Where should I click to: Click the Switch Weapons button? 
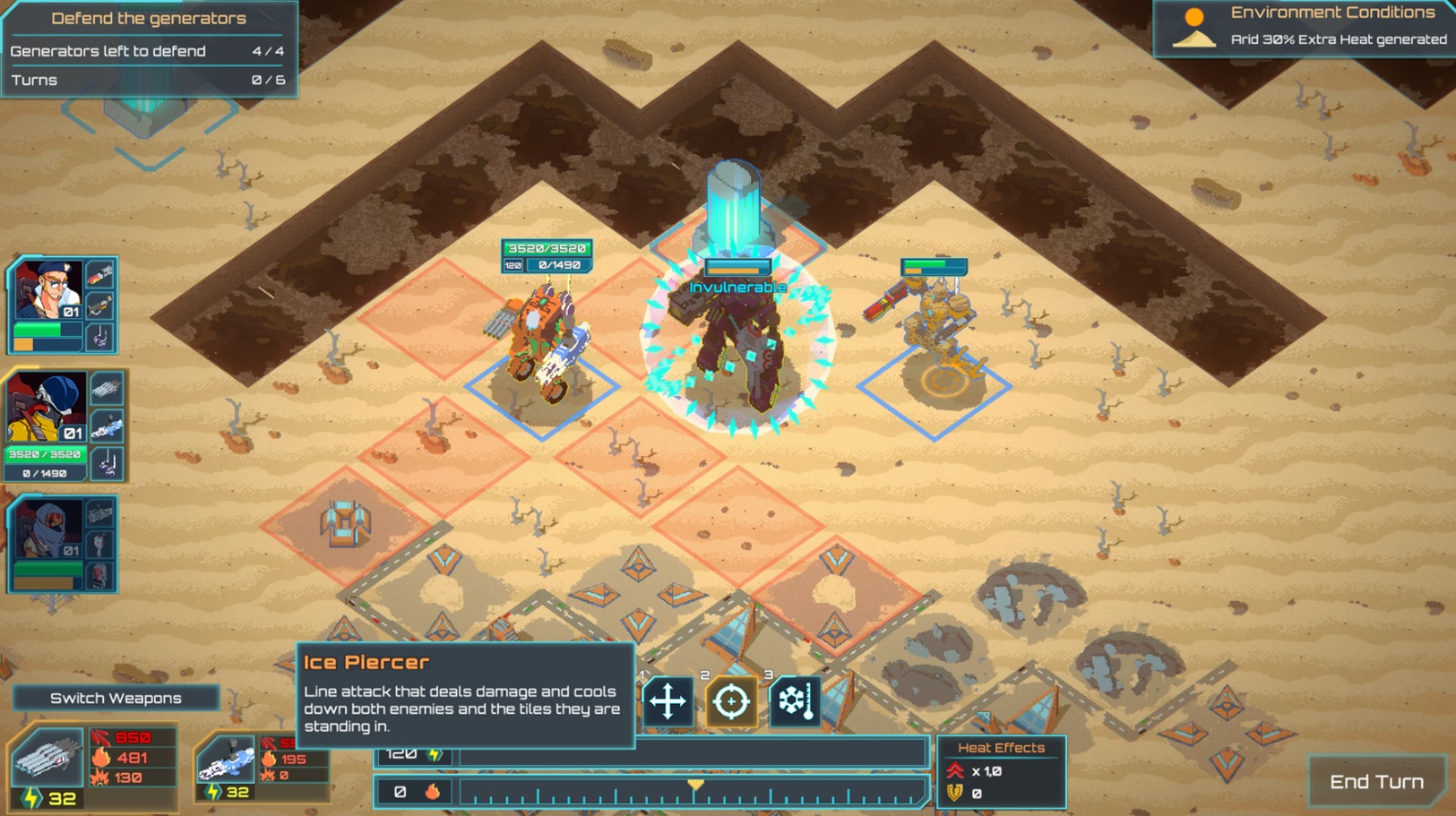(x=116, y=697)
